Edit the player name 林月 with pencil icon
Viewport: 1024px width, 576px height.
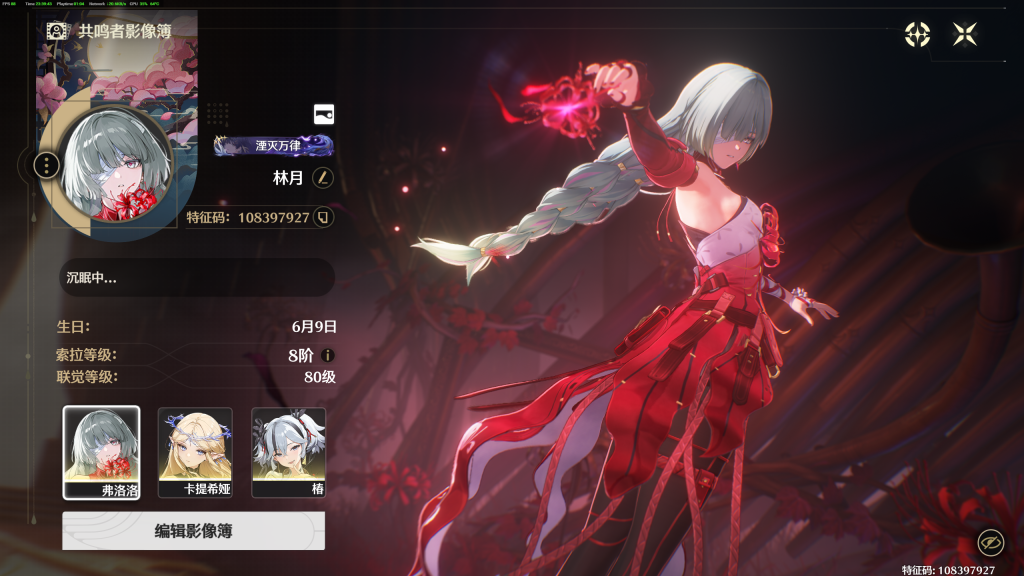pos(322,178)
